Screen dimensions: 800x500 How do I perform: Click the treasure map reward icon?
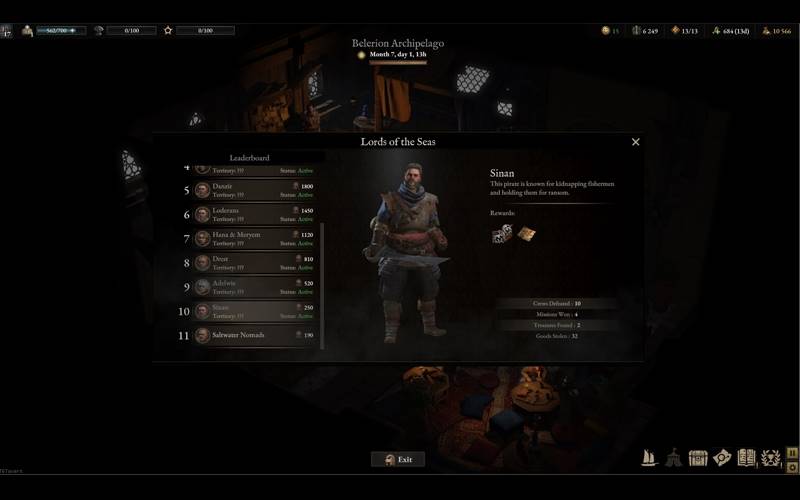tap(526, 233)
